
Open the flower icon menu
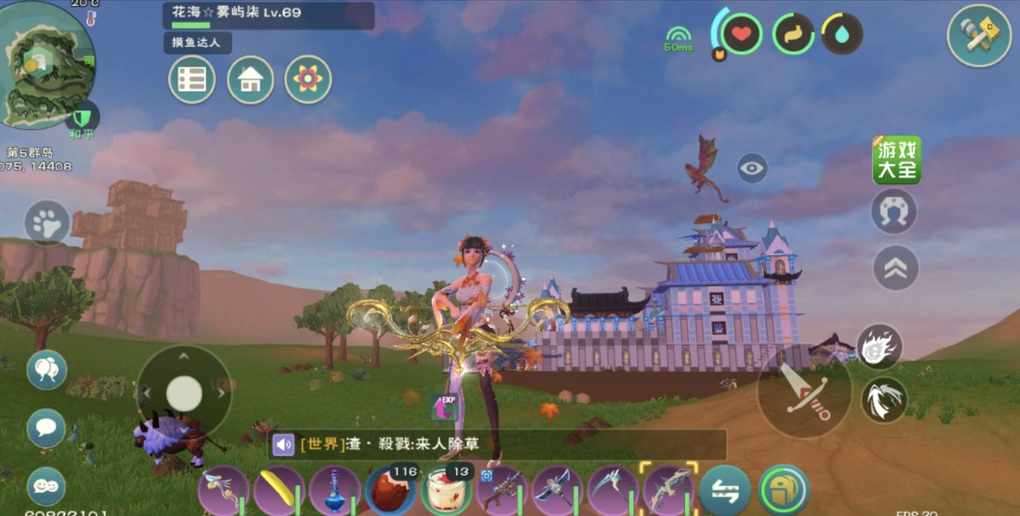[308, 80]
